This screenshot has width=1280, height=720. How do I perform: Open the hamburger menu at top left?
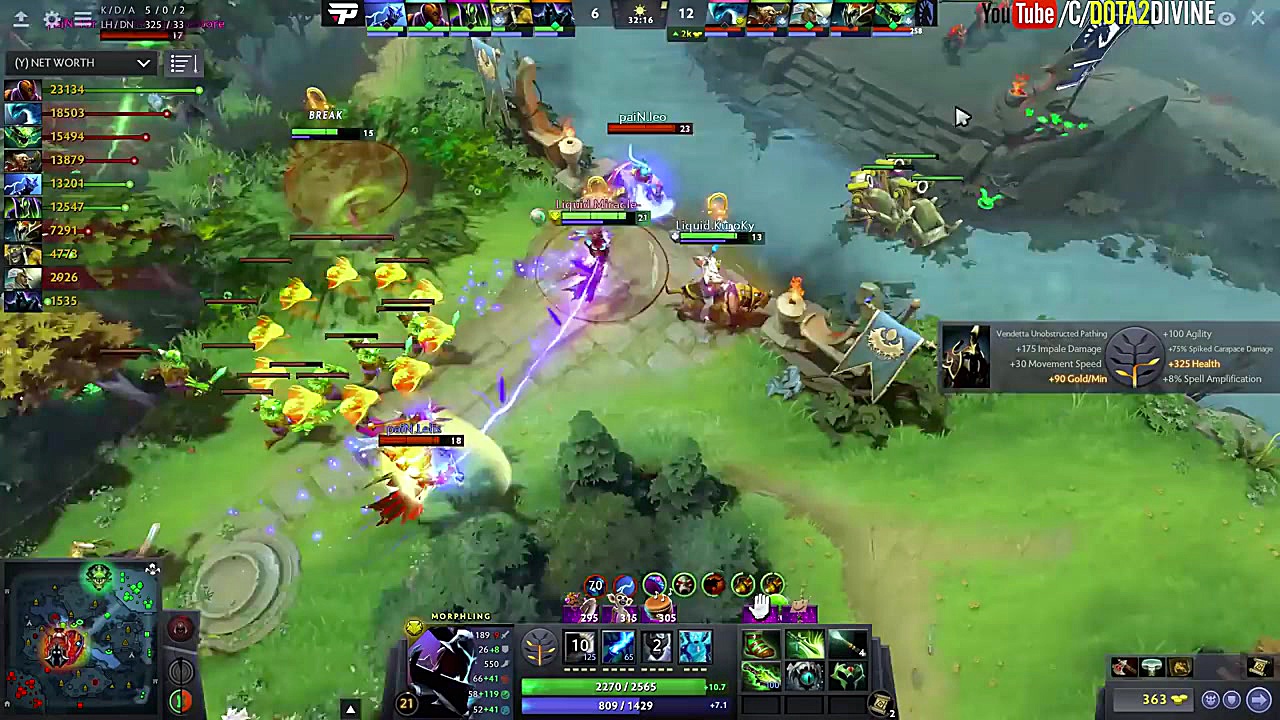coord(83,17)
